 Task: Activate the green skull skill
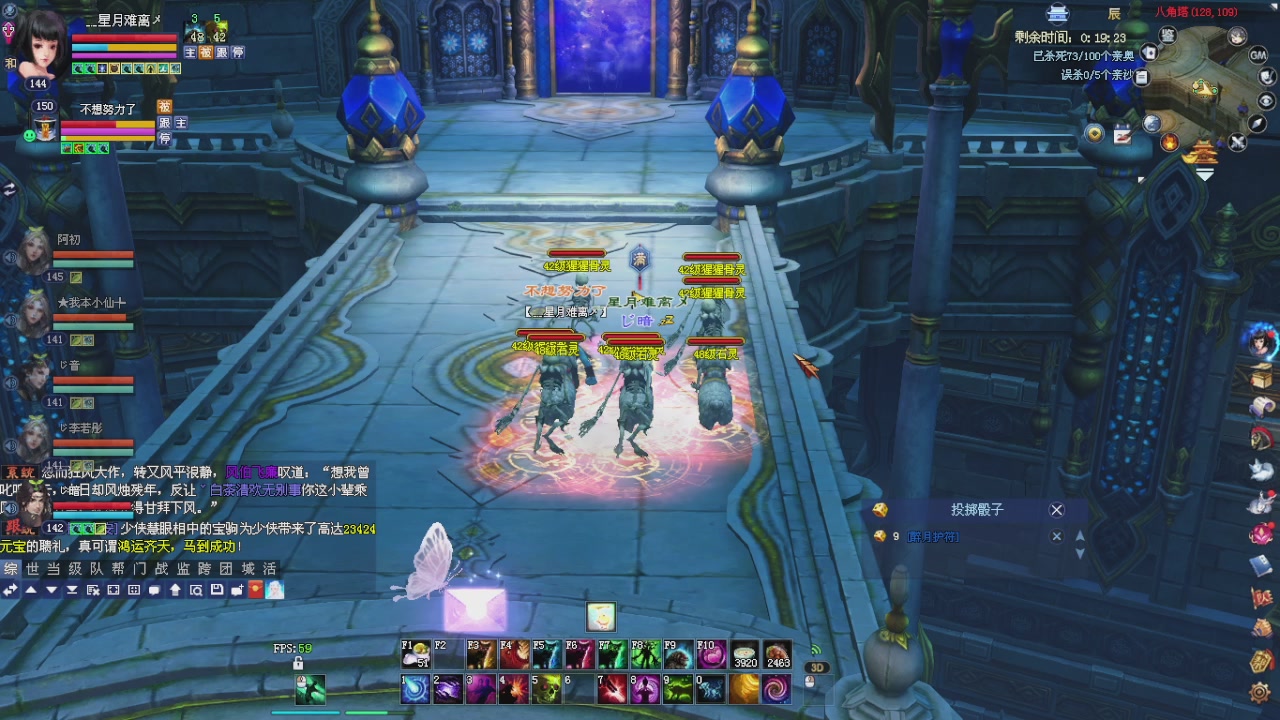(546, 688)
